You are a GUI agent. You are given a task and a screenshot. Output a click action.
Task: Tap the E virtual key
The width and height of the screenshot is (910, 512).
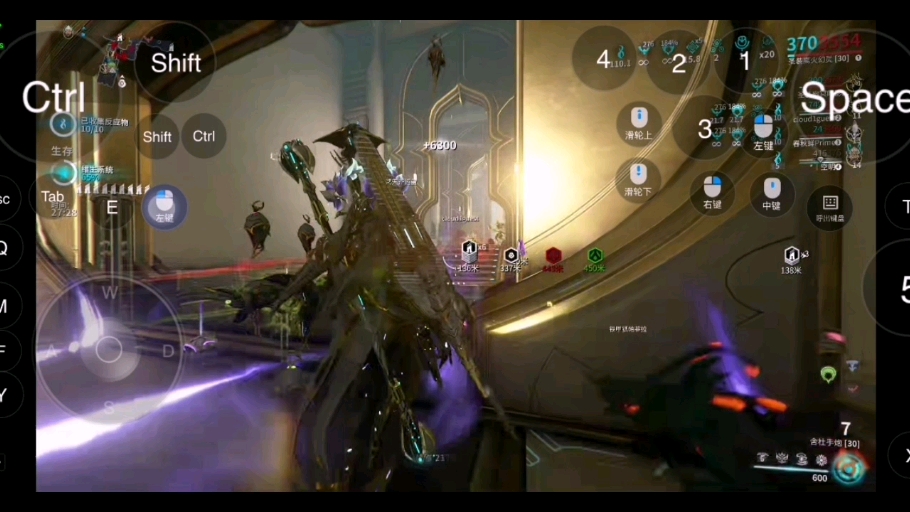tap(112, 207)
